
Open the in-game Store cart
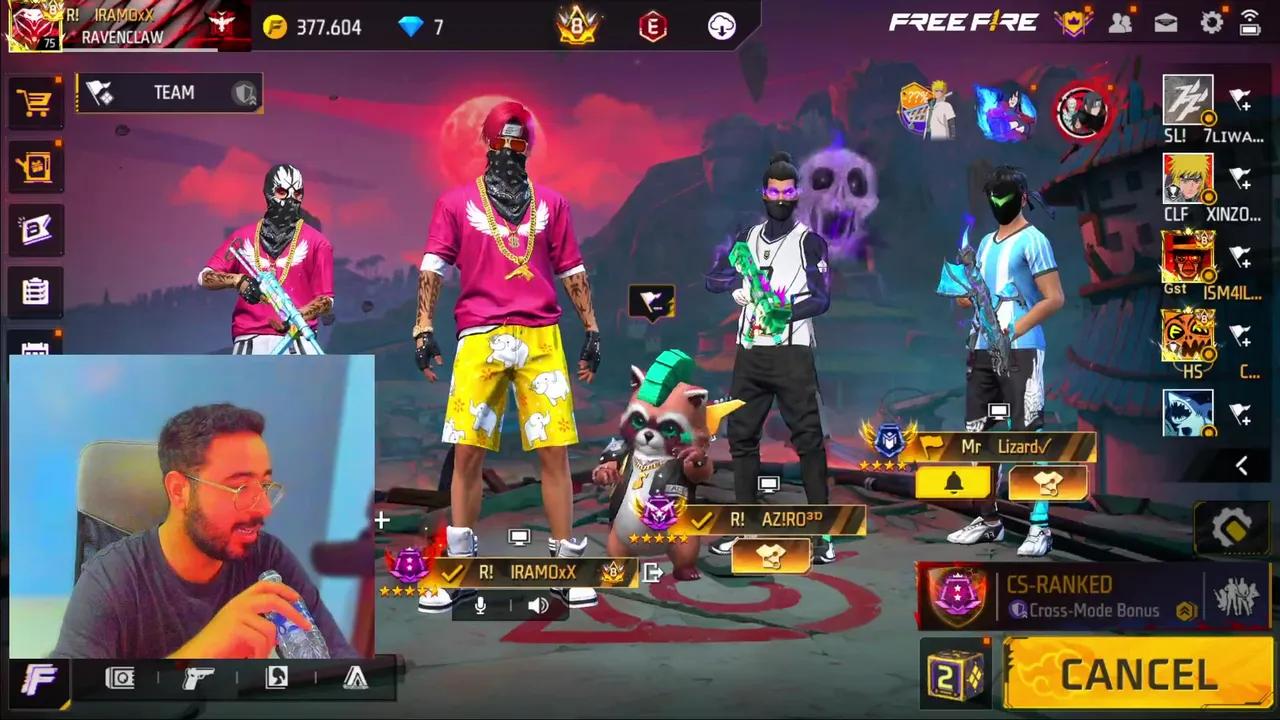(35, 103)
